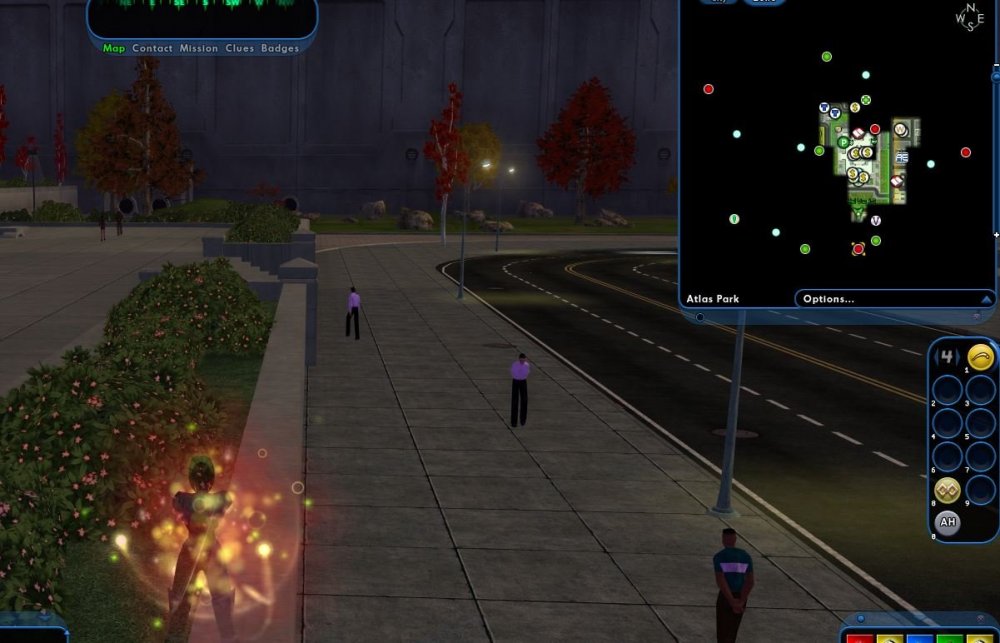1000x643 pixels.
Task: Open the Contact list
Action: coord(152,48)
